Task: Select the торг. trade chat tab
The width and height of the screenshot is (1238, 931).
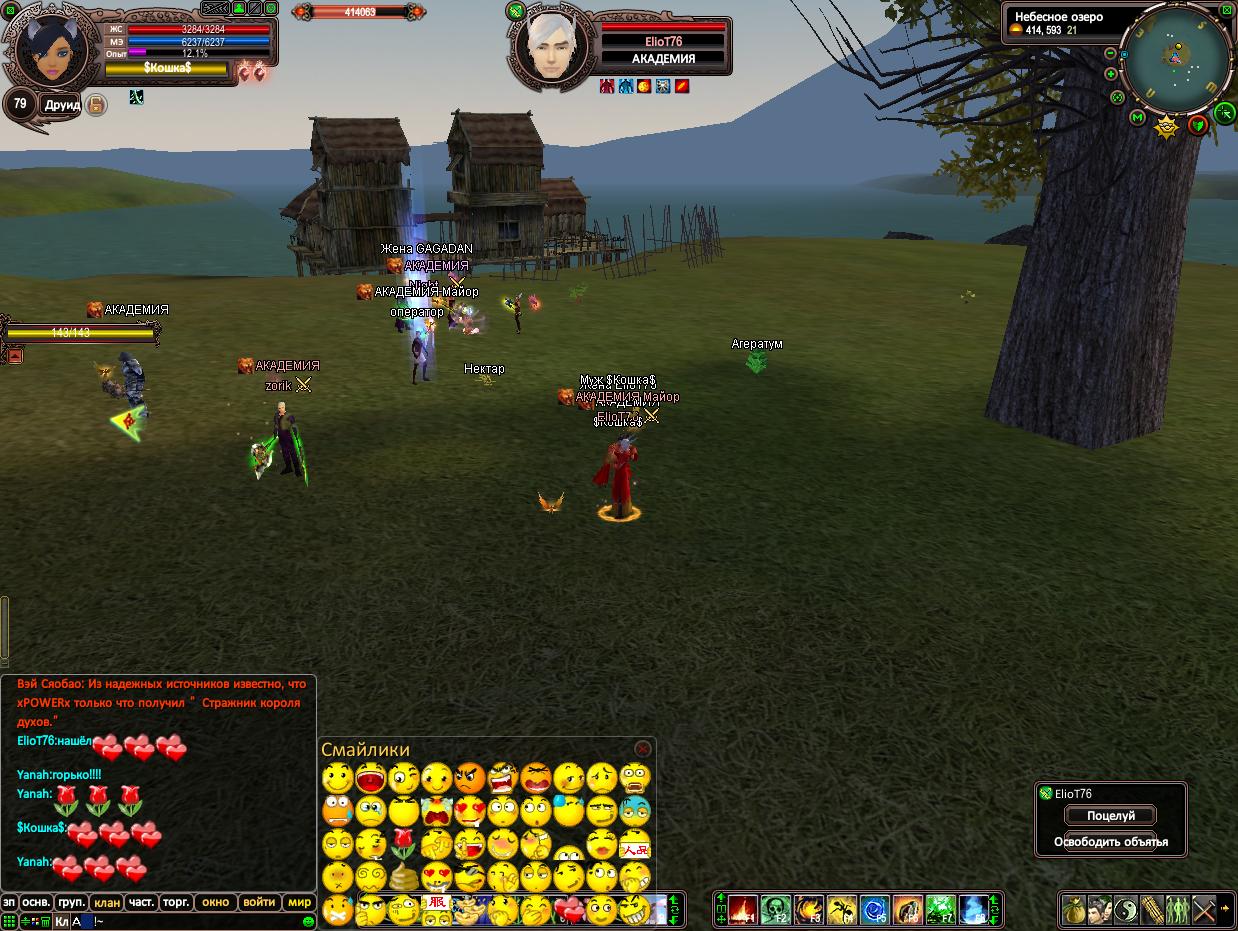Action: (x=176, y=902)
